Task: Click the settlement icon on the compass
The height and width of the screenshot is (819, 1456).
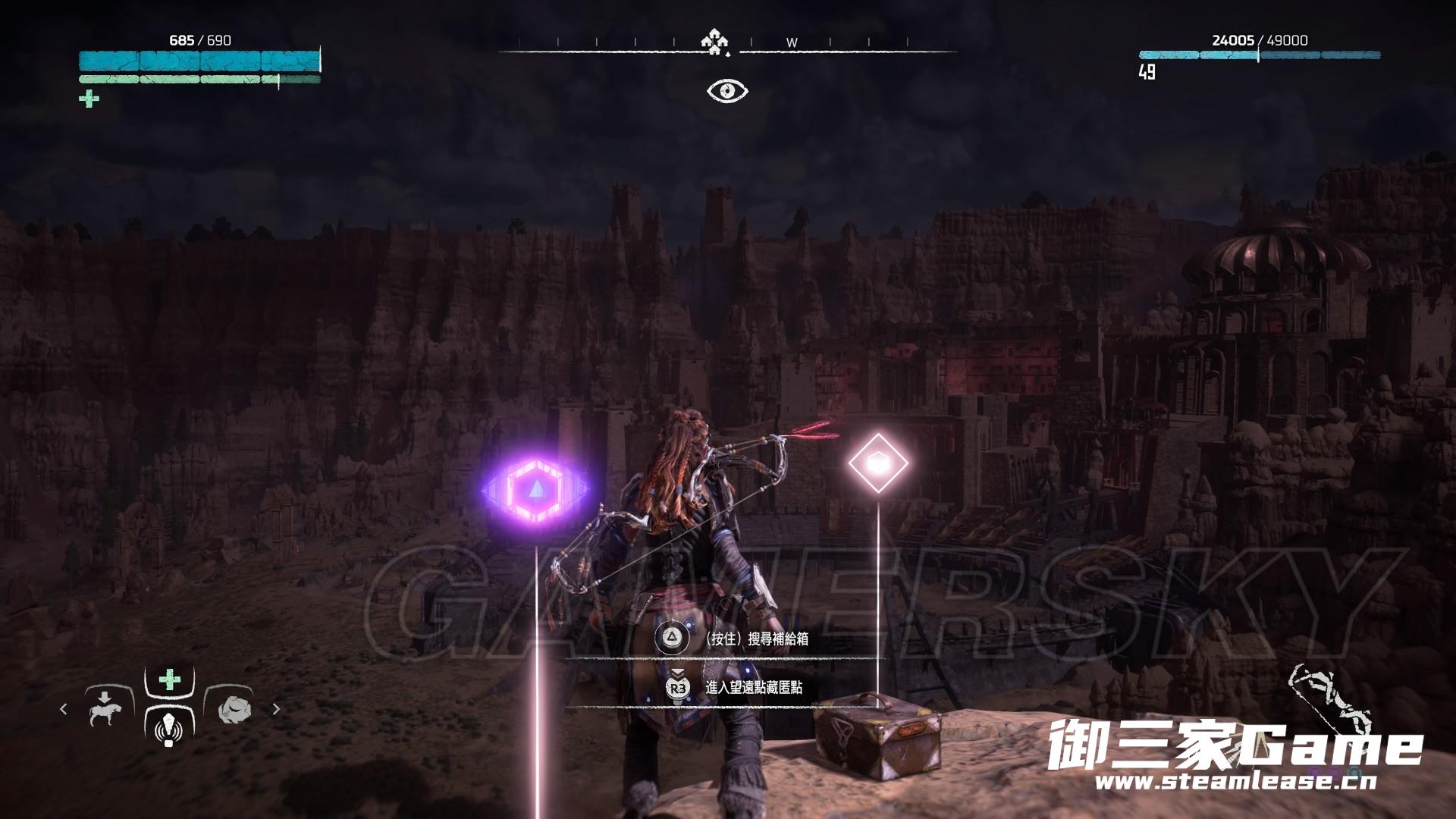Action: click(713, 42)
